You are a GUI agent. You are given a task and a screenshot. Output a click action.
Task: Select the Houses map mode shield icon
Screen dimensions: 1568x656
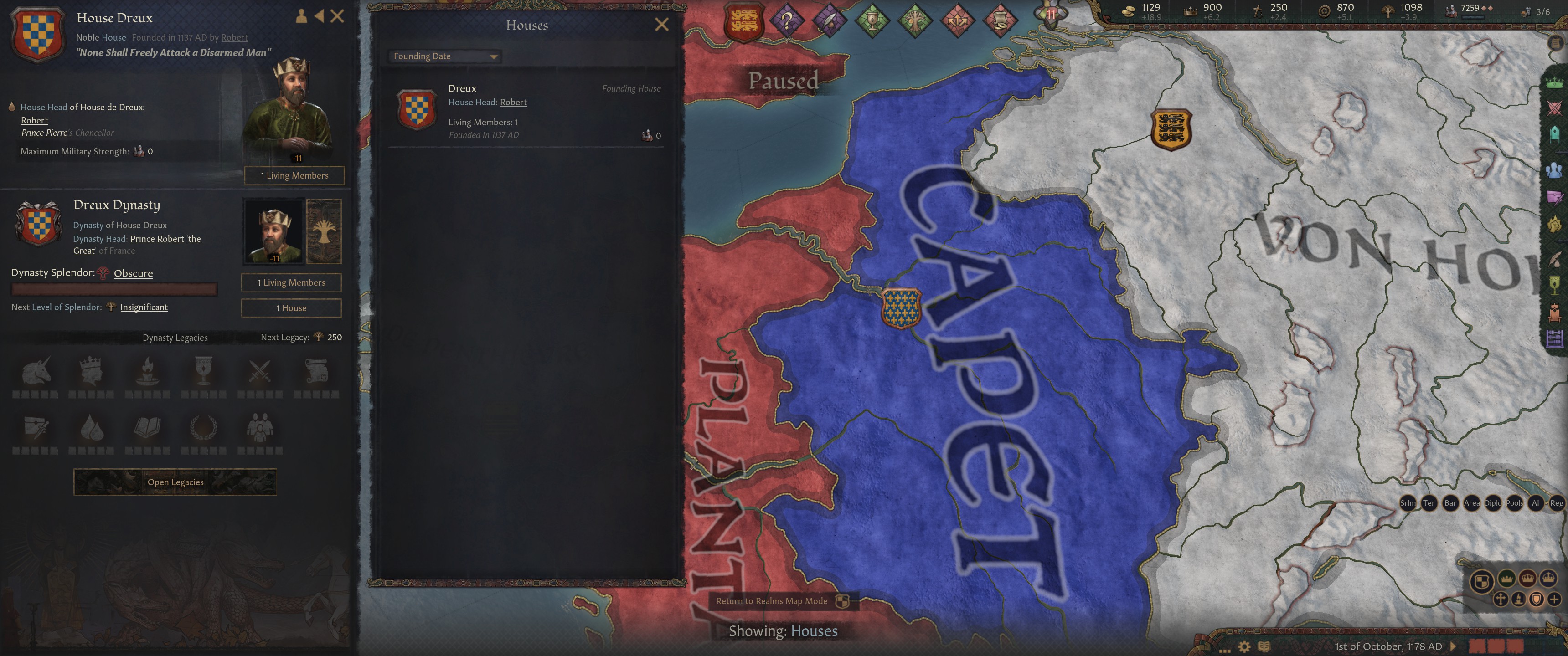pyautogui.click(x=1537, y=599)
